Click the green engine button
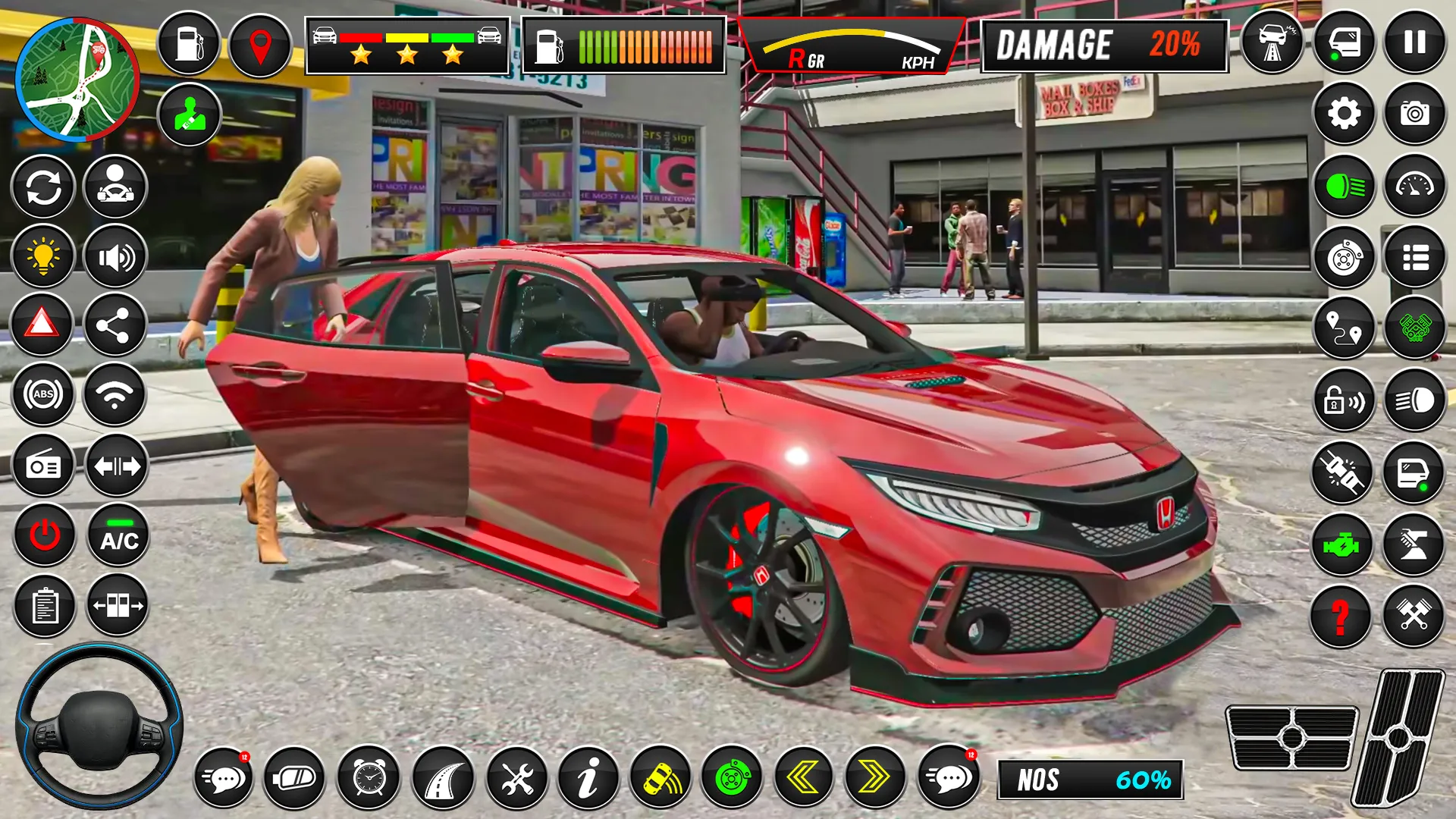 (1341, 544)
